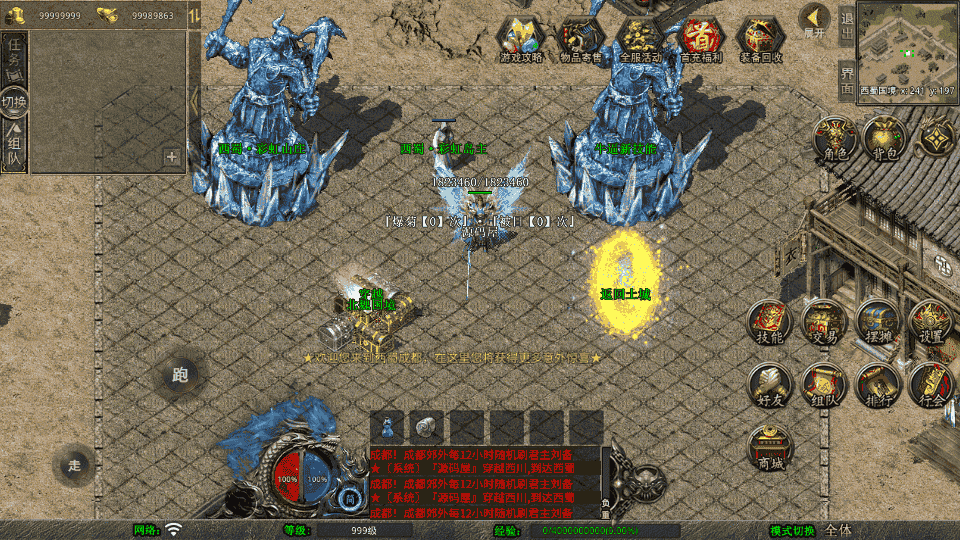Open the 装备回收 equipment recycle icon
This screenshot has width=960, height=540.
760,38
